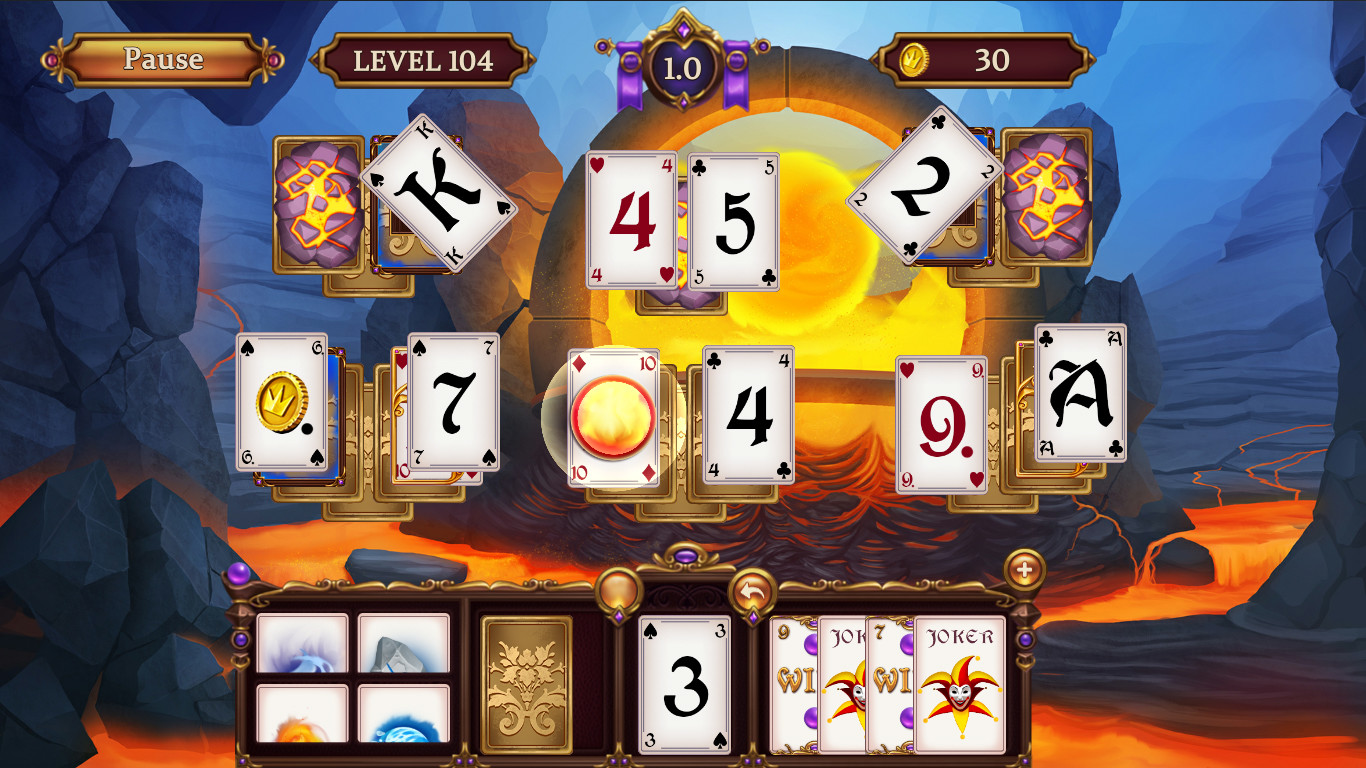Select the fire power-up in the tray

coord(300,715)
